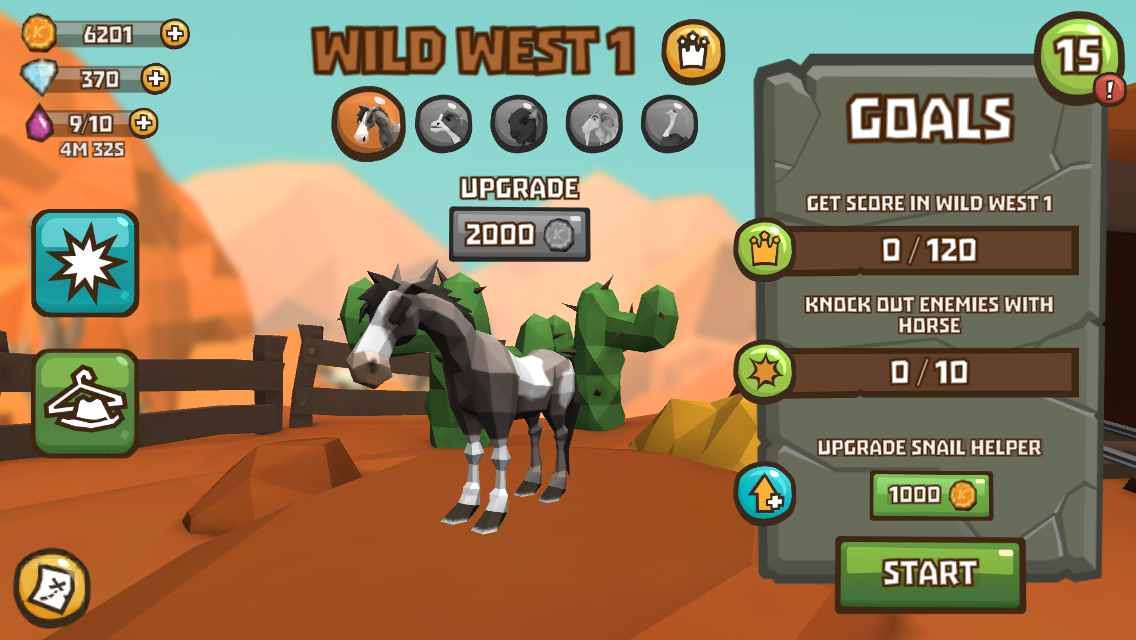Open the treasure map button
Image resolution: width=1136 pixels, height=640 pixels.
coord(52,588)
